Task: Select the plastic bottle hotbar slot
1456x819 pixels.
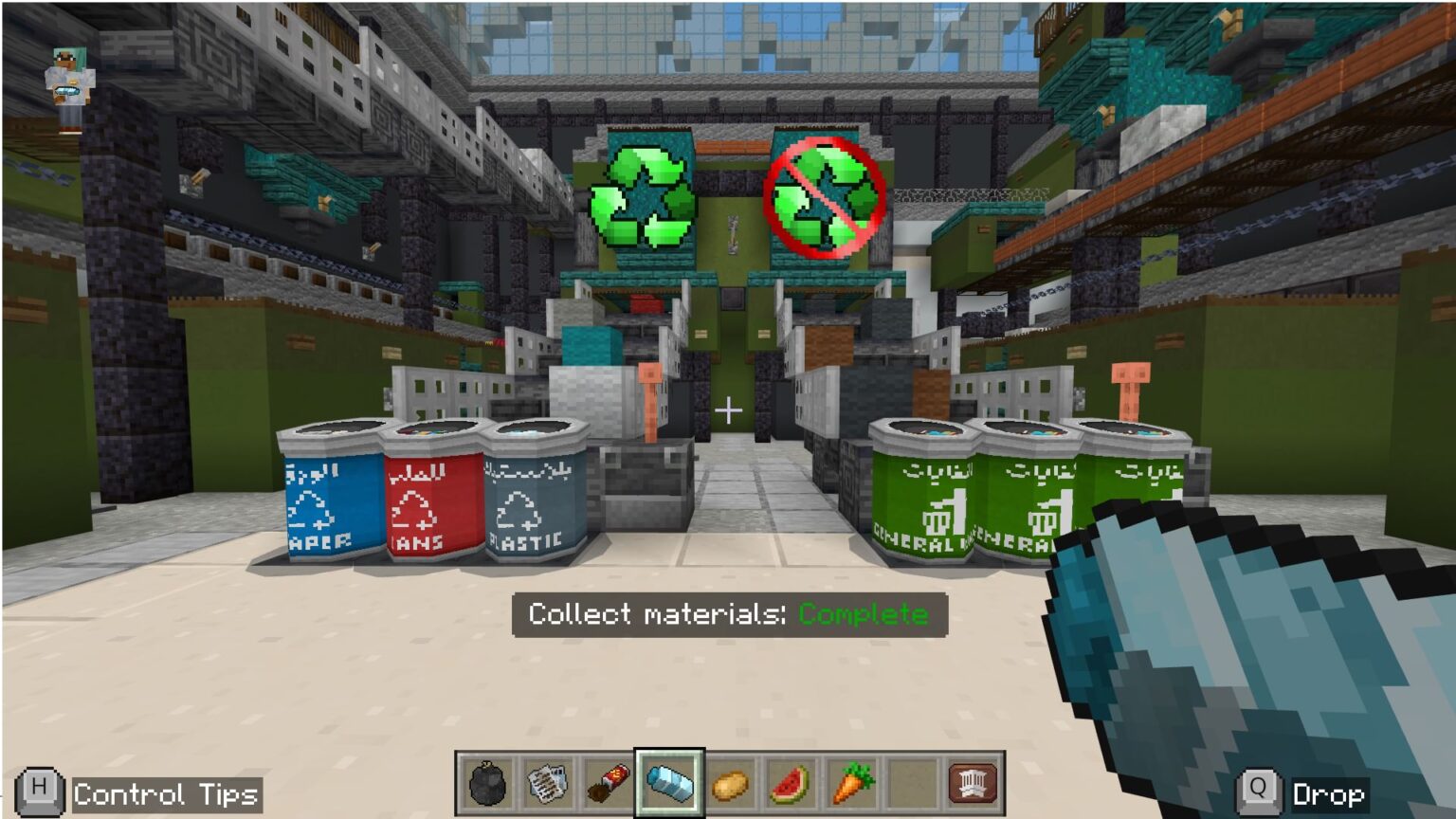Action: tap(670, 784)
